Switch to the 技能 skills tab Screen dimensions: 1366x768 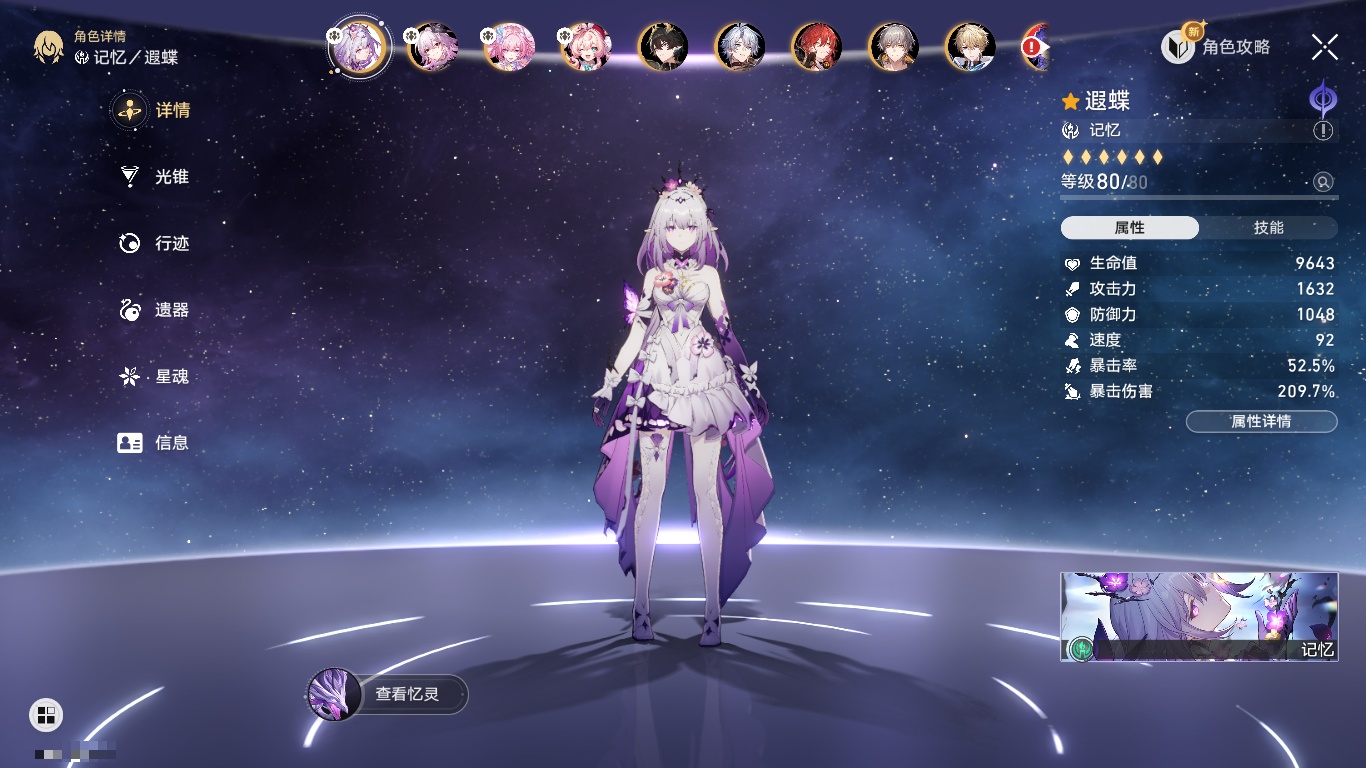1268,228
